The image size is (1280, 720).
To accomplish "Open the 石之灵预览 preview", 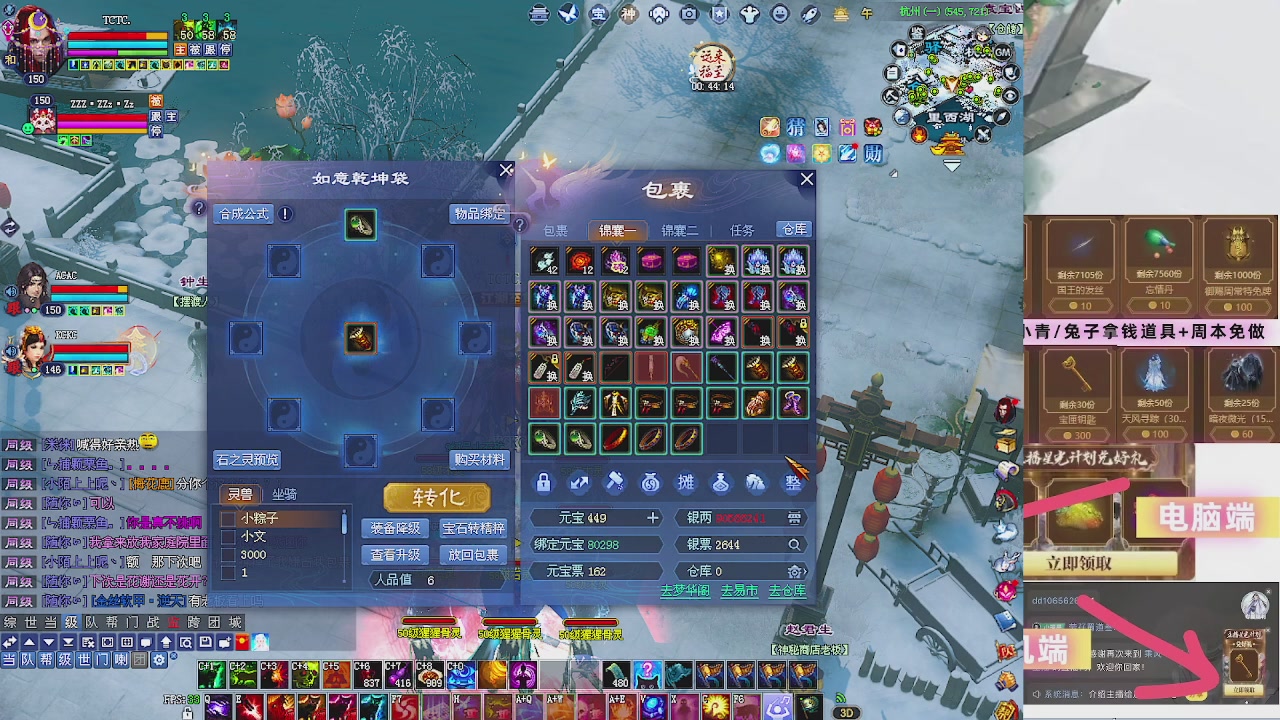I will [247, 460].
